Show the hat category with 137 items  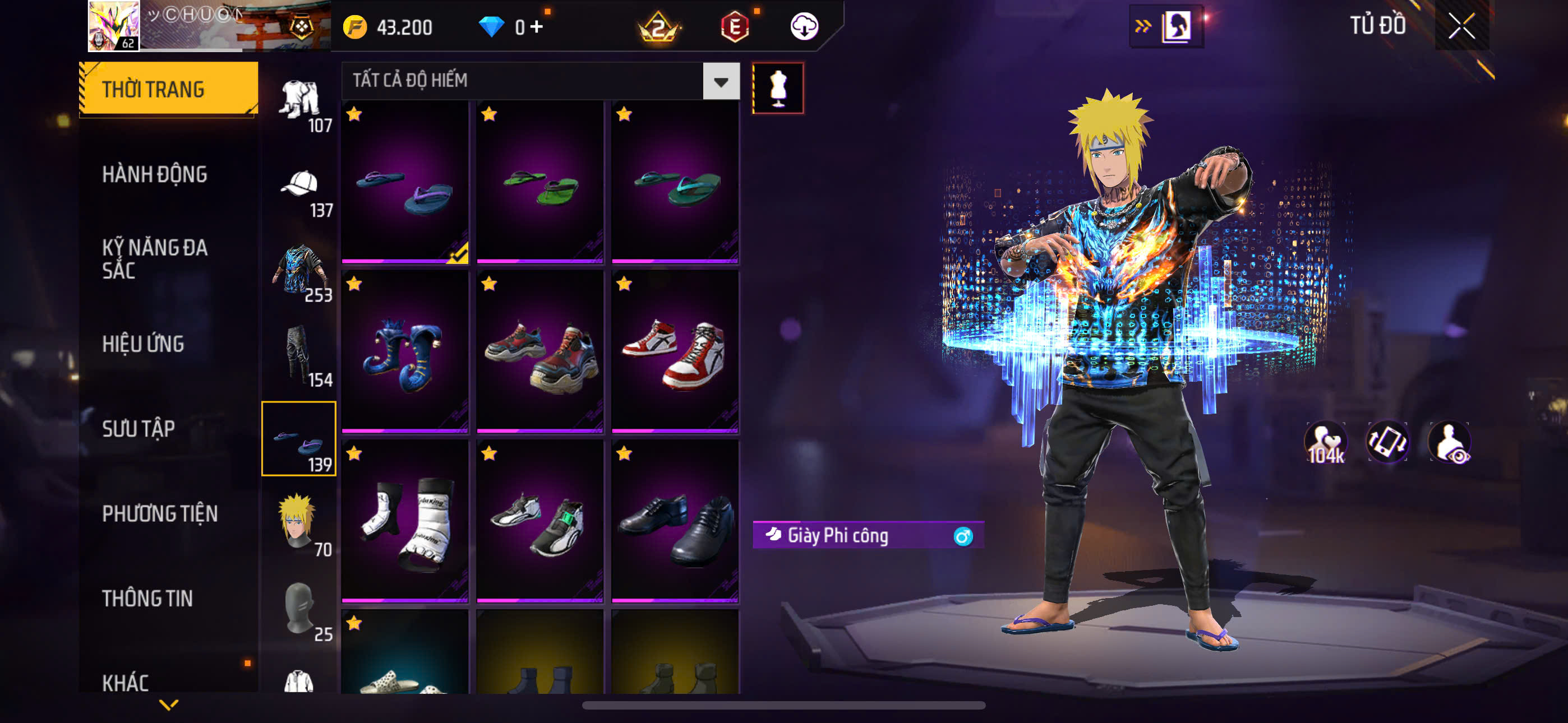tap(299, 192)
